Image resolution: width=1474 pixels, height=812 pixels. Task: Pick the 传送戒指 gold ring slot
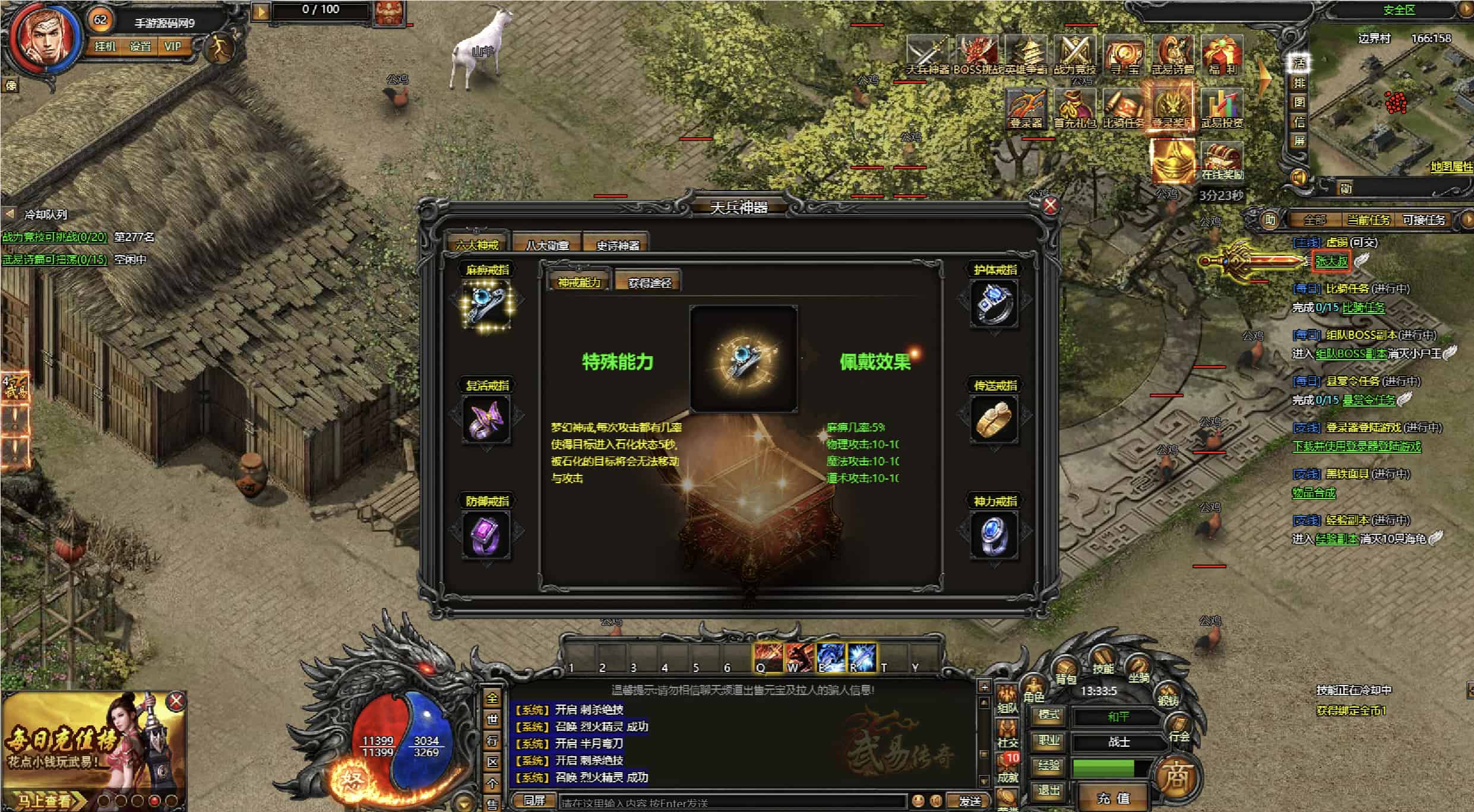tap(995, 420)
